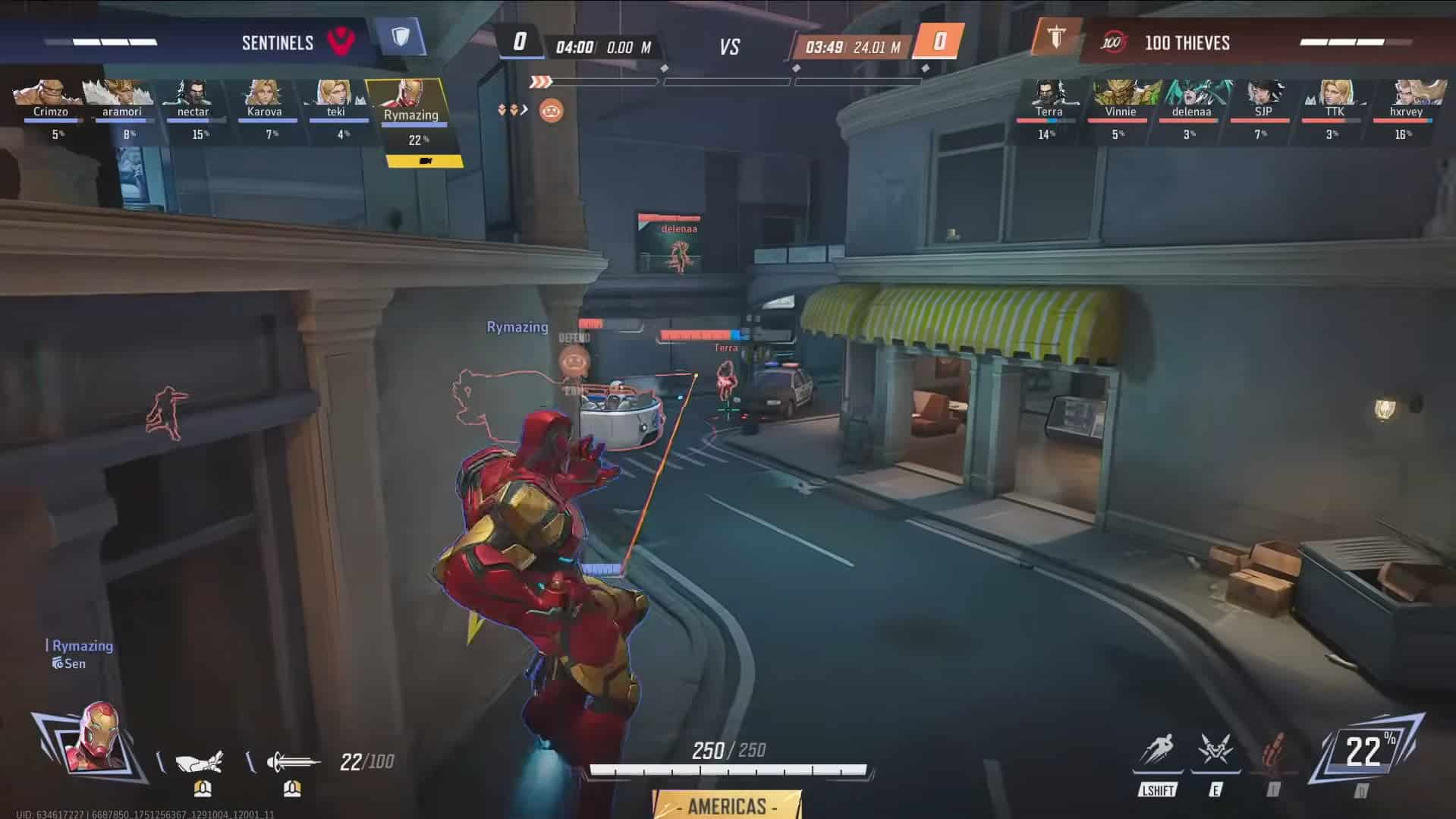Viewport: 1456px width, 819px height.
Task: Click the Sentinels team logo
Action: pyautogui.click(x=341, y=41)
